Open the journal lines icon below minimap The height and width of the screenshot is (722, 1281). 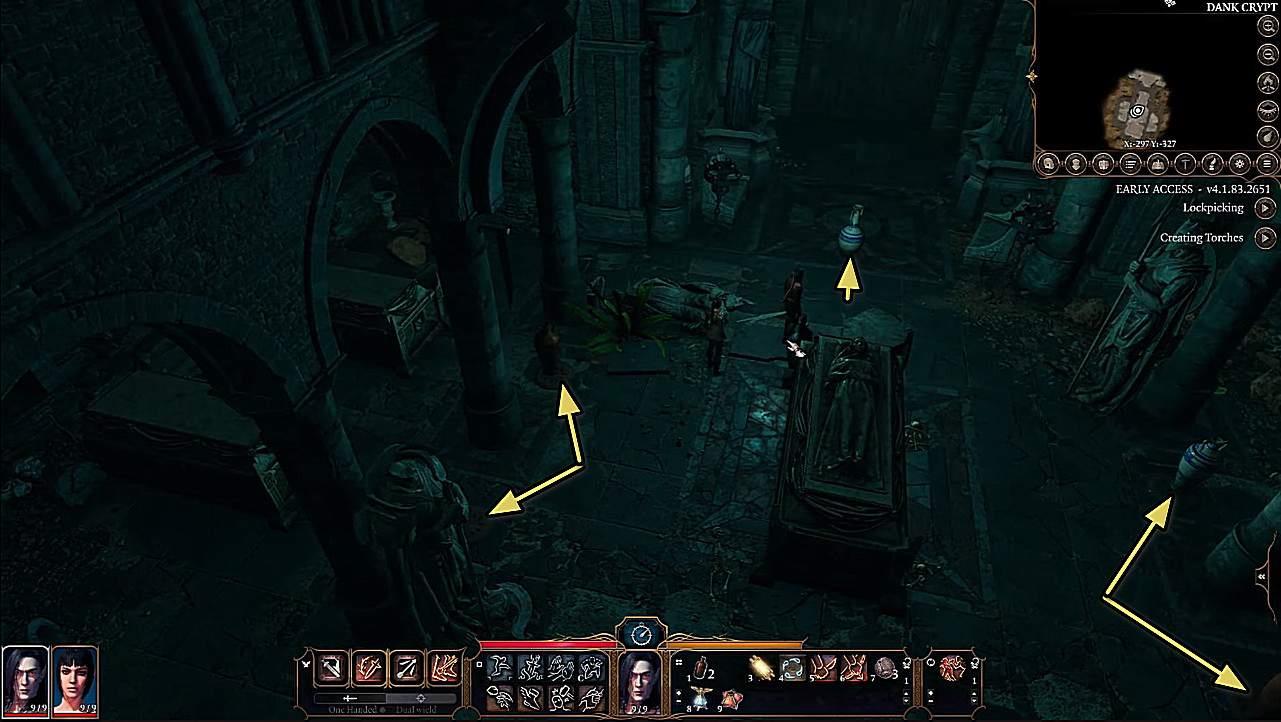point(1130,163)
